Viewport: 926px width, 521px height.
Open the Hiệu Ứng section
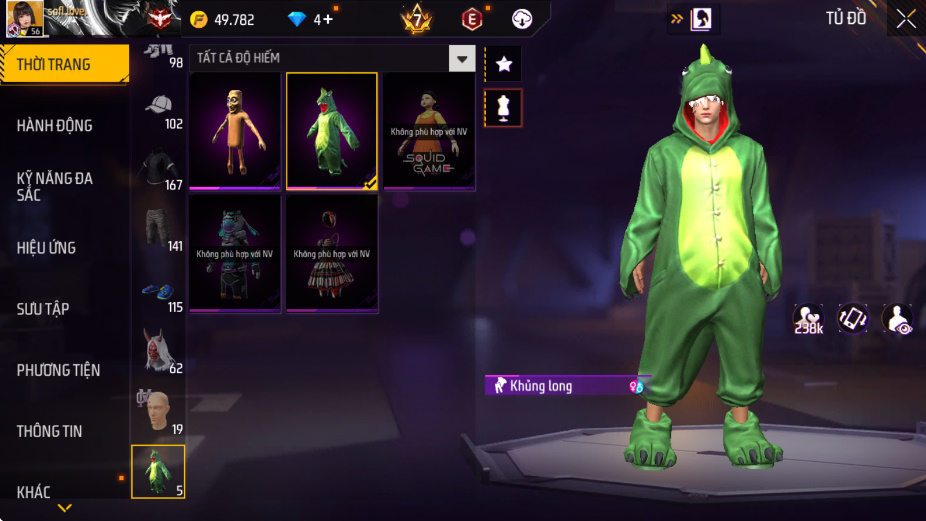[47, 247]
